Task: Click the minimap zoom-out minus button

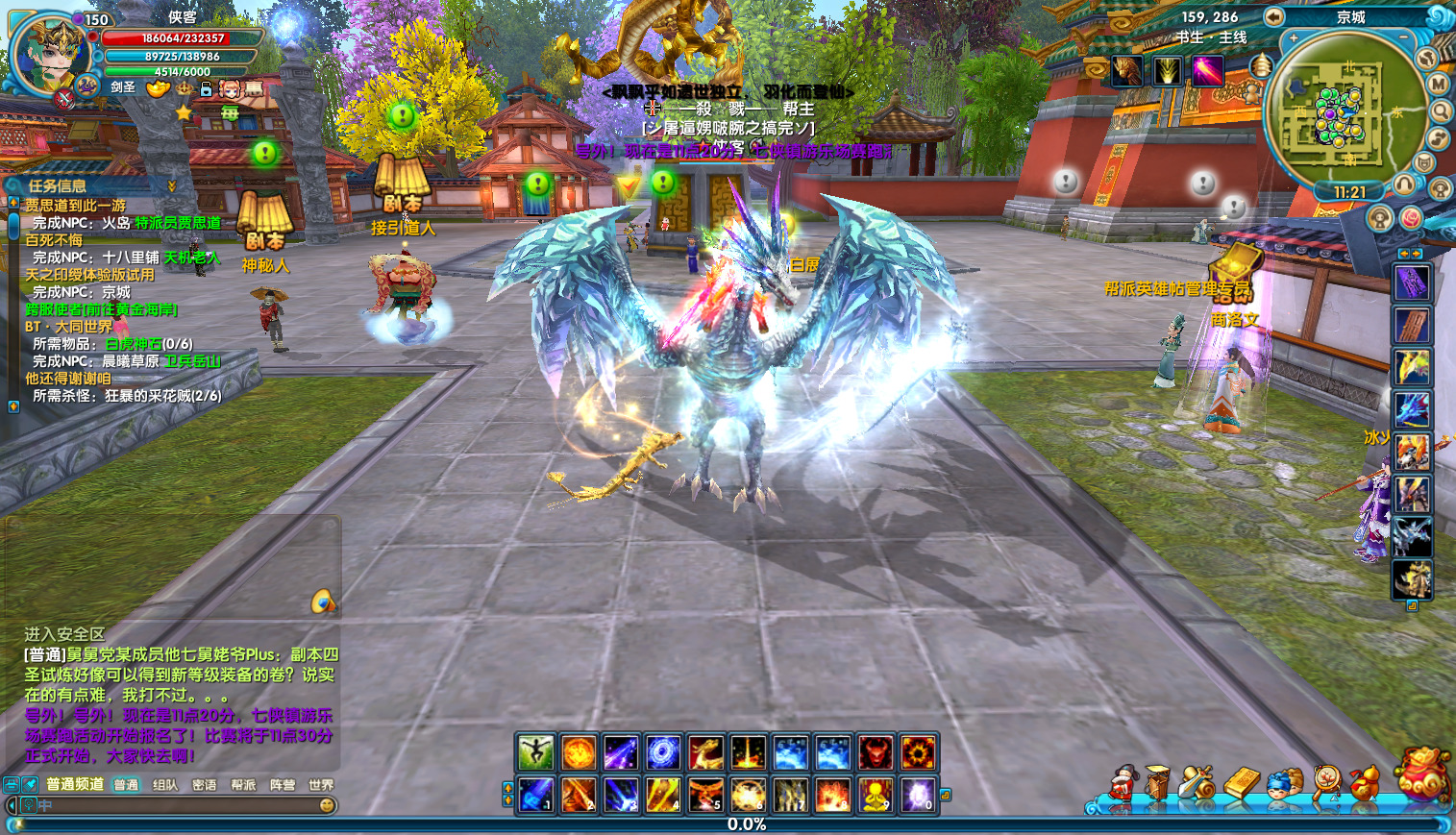Action: tap(1404, 37)
